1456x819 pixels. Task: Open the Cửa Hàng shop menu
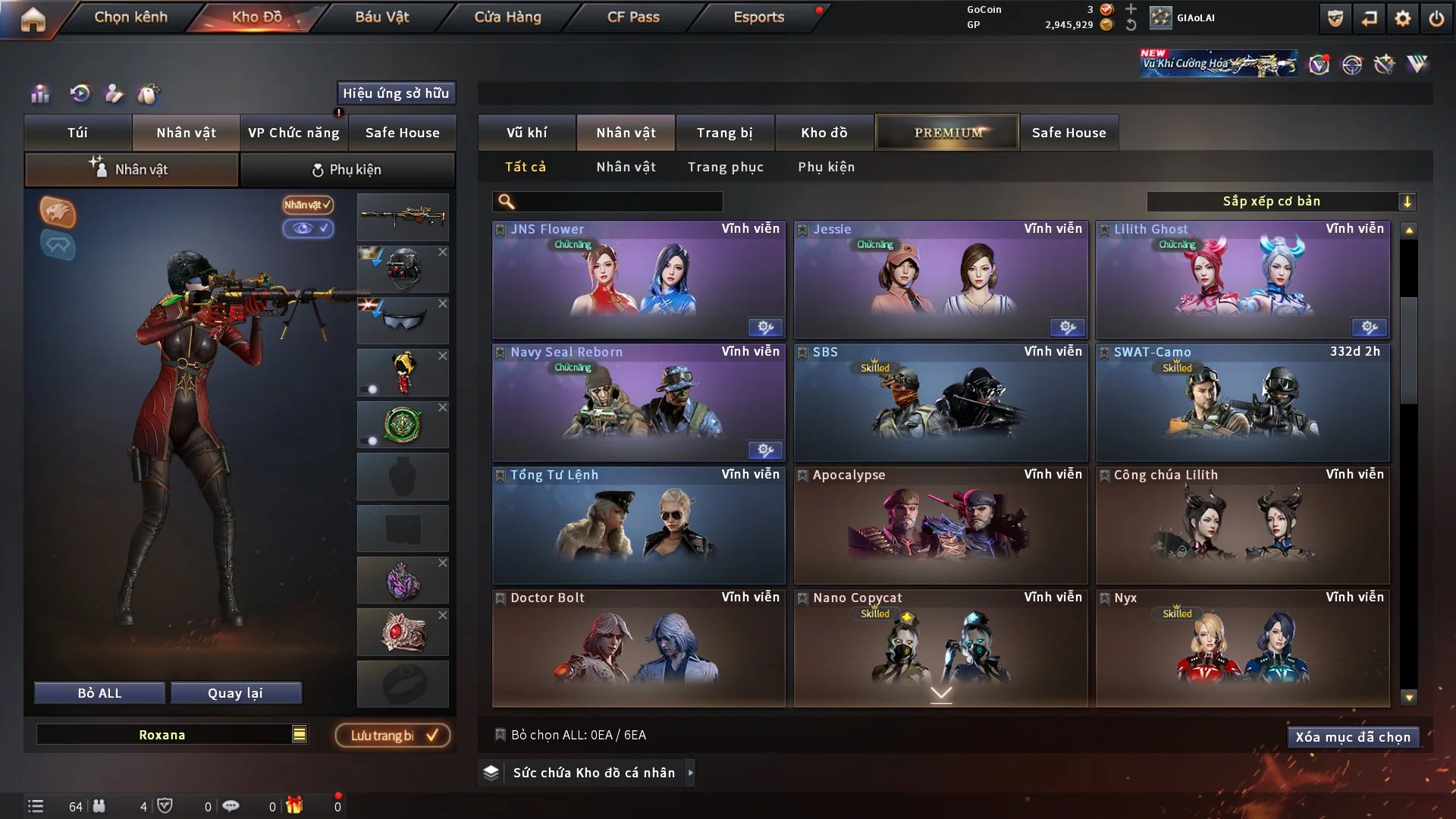click(507, 17)
